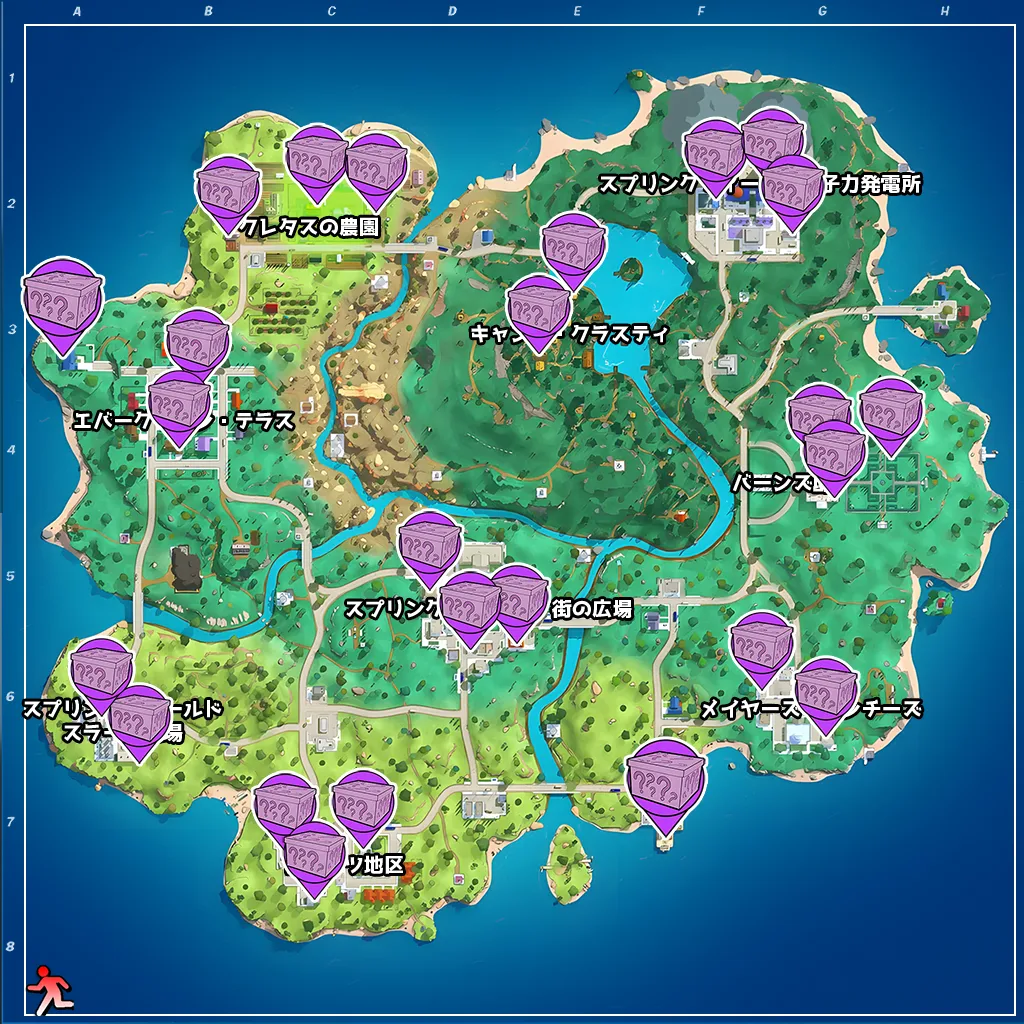Screen dimensions: 1024x1024
Task: Pick the mystery box covering the メイヤーズ label
Action: tap(762, 643)
